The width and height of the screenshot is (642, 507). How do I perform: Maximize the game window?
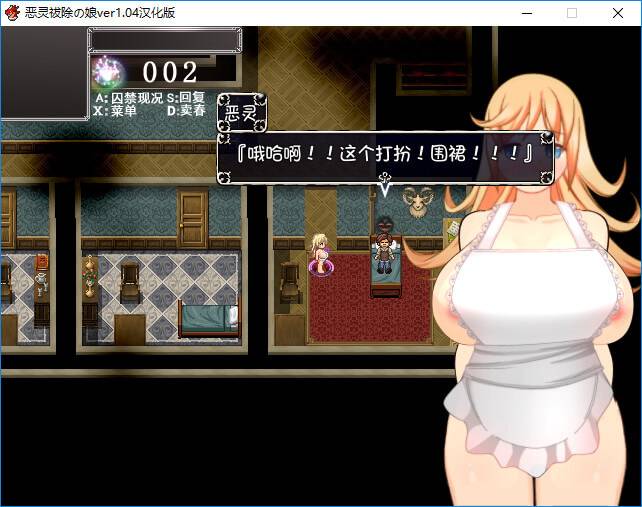572,12
